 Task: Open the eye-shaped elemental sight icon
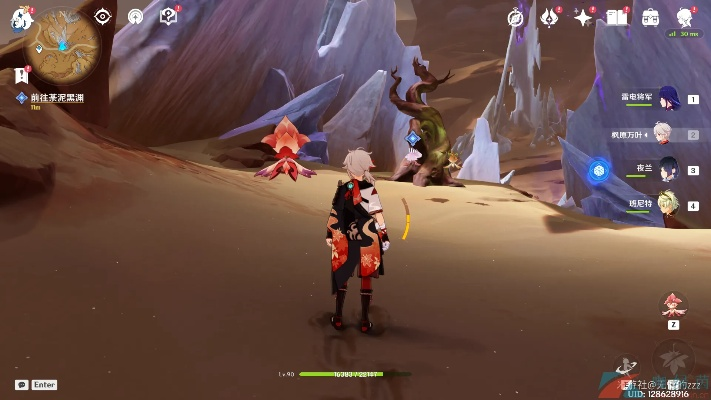click(x=103, y=16)
